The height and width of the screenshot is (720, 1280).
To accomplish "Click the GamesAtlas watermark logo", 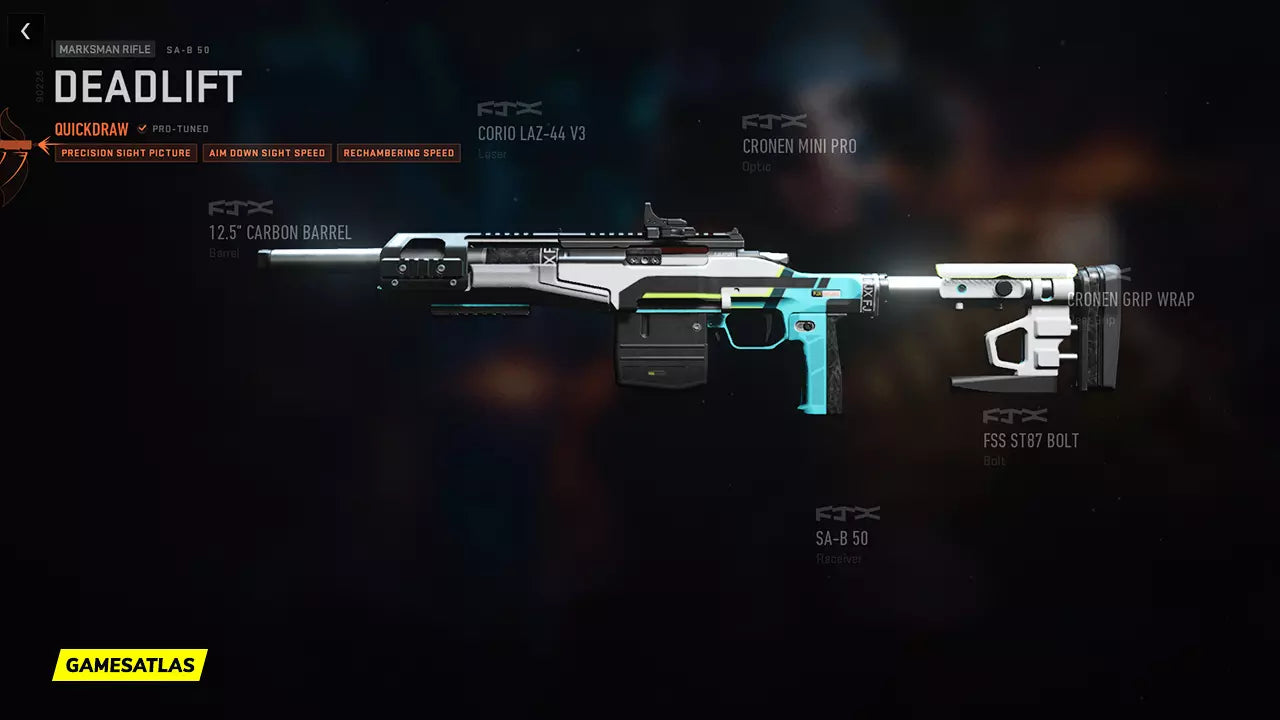I will coord(130,665).
